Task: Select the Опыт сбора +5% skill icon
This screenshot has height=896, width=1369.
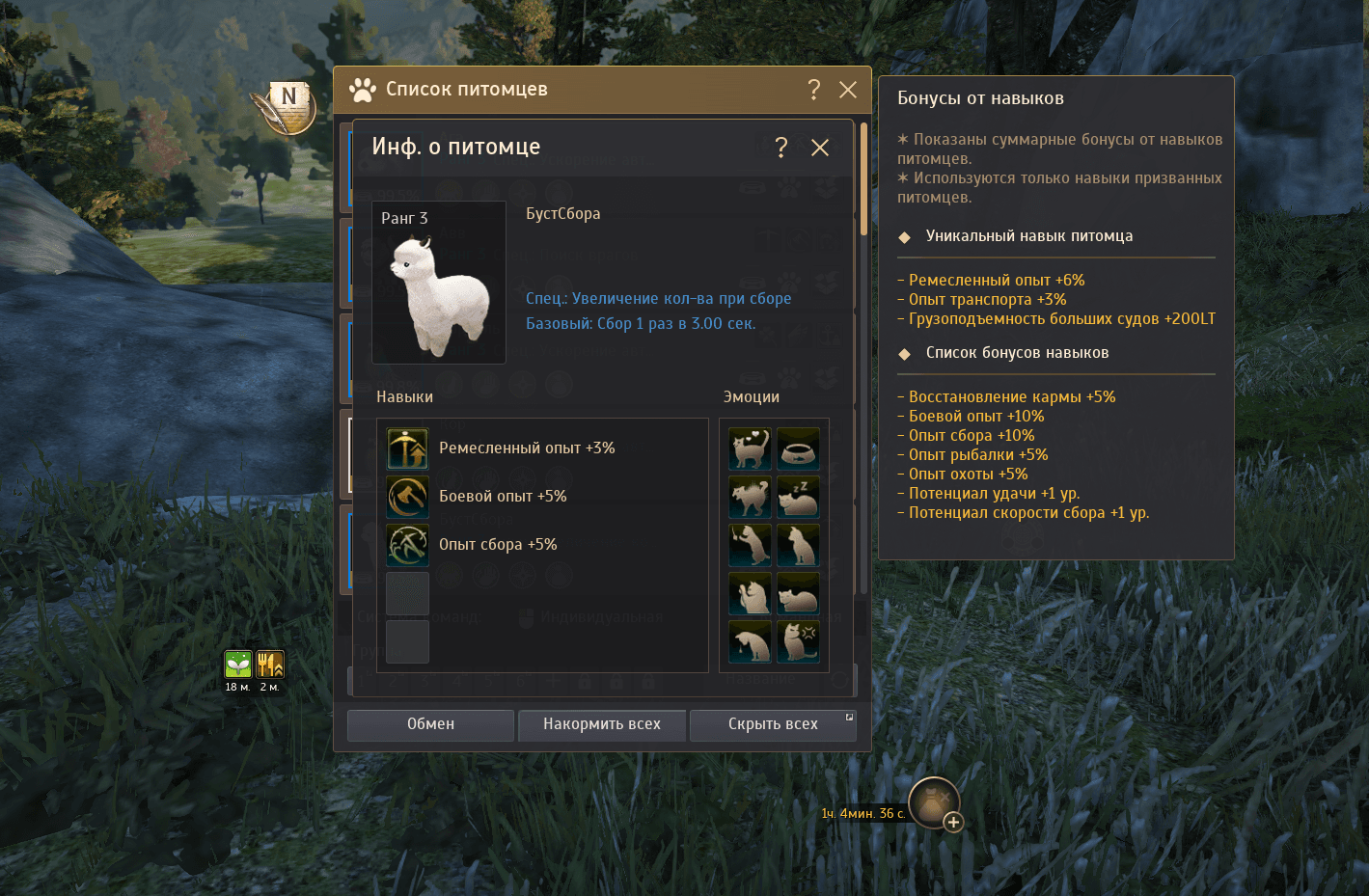Action: point(408,545)
